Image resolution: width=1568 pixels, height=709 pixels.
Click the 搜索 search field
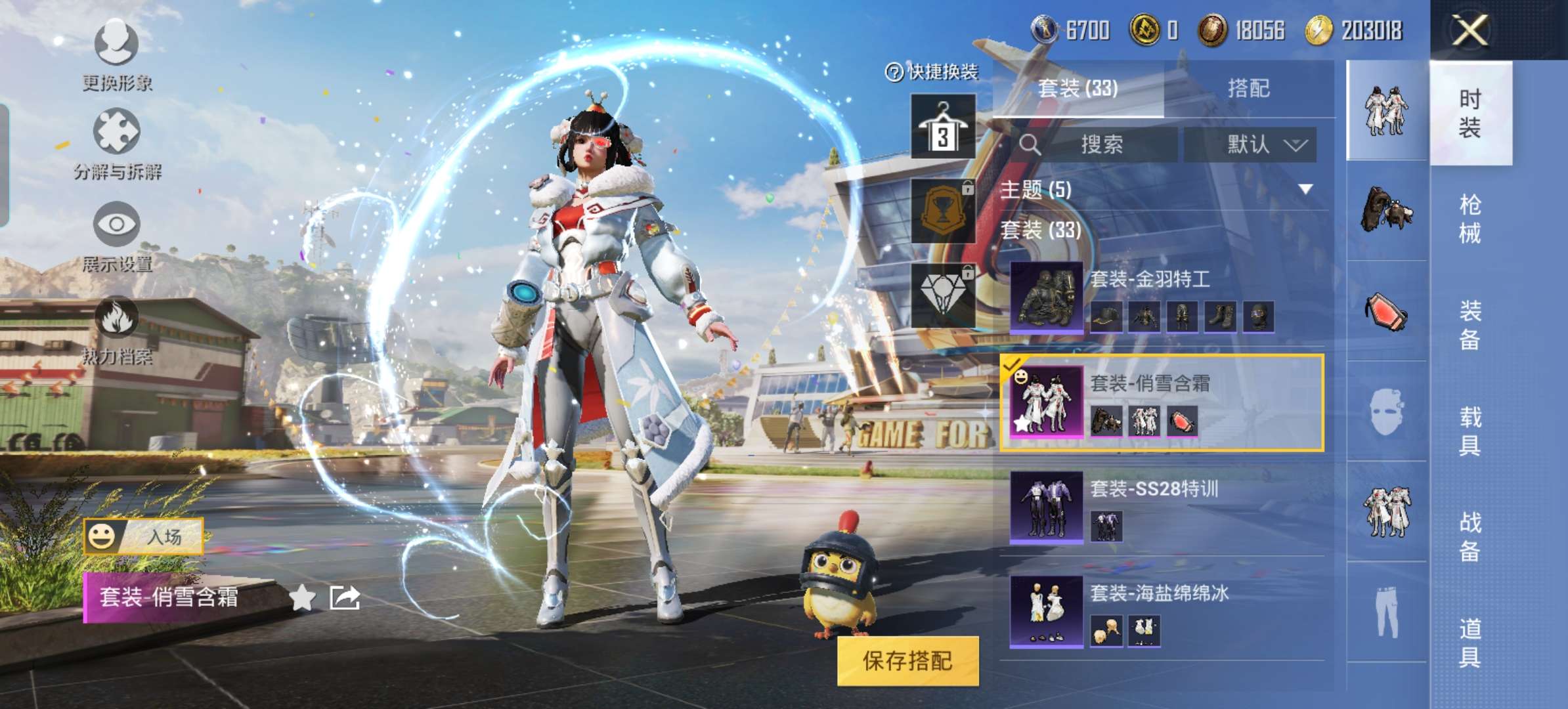pos(1101,144)
